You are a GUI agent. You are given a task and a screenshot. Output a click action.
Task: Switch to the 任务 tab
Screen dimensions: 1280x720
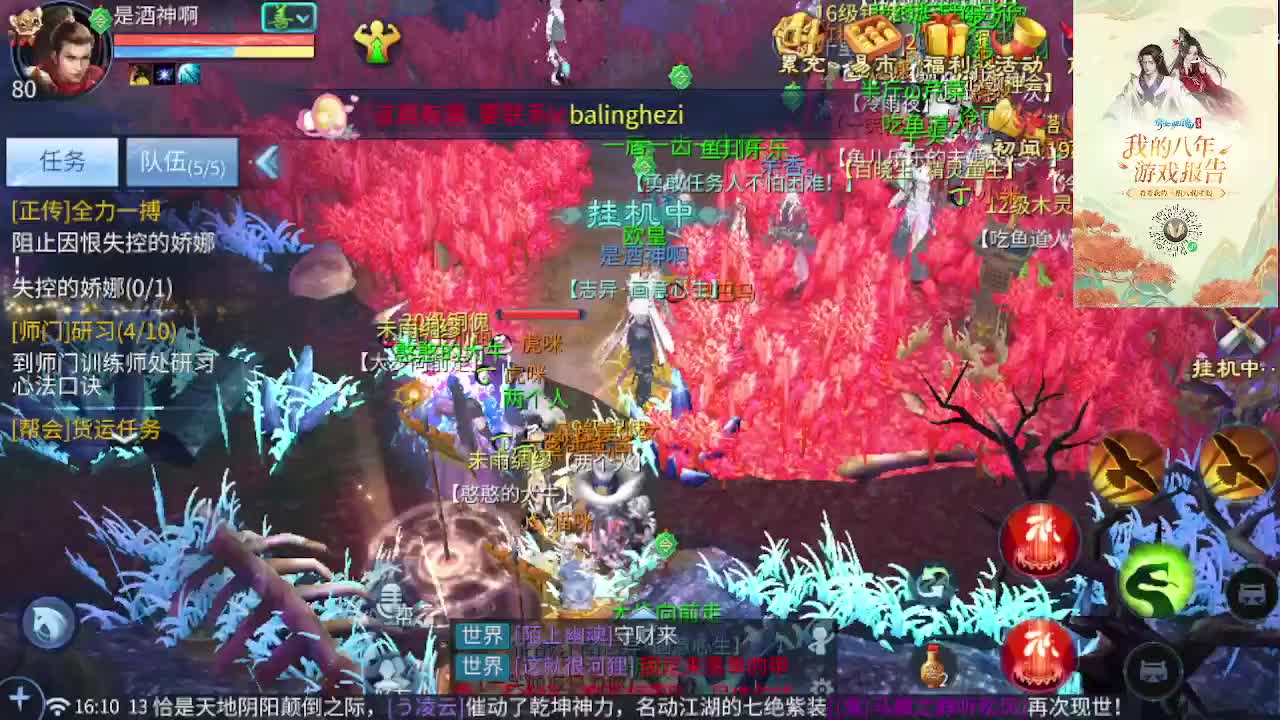[x=62, y=161]
